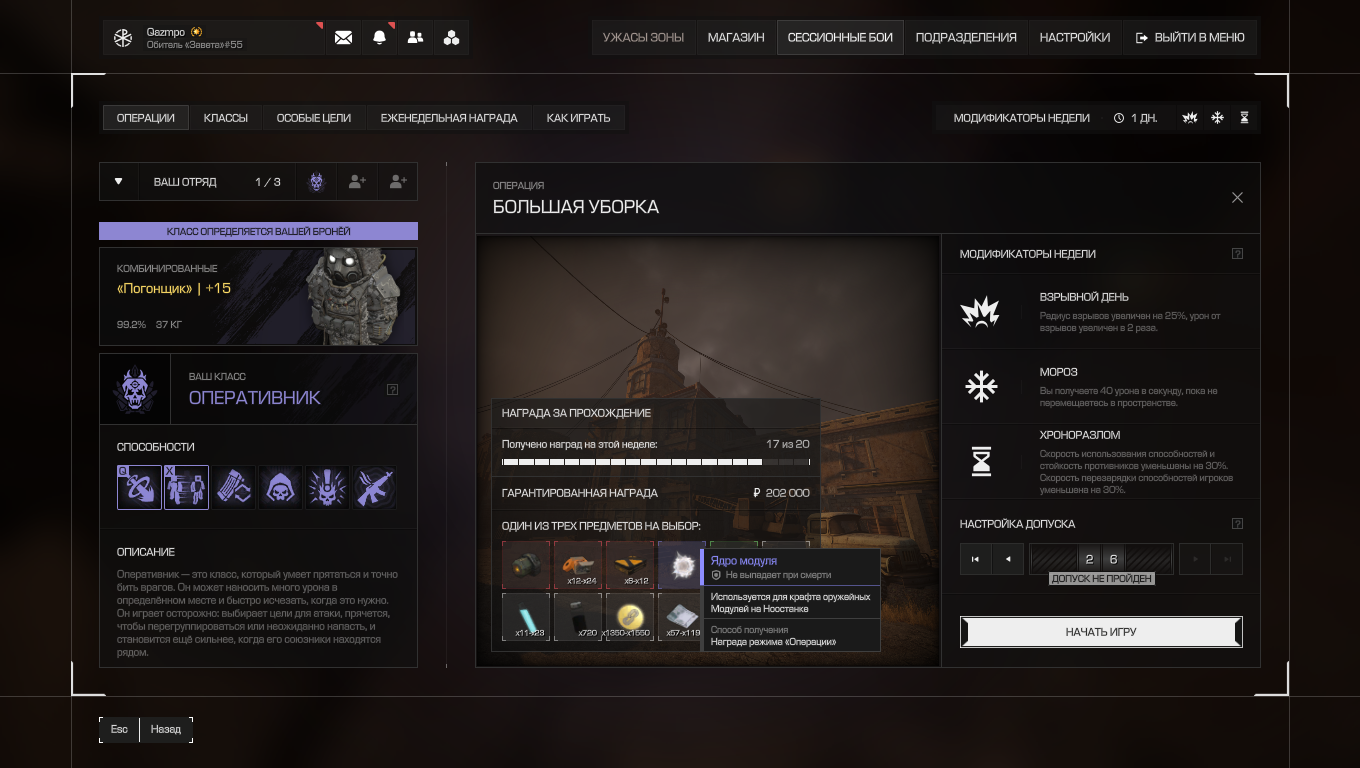Start the game with Начать игру

1101,632
